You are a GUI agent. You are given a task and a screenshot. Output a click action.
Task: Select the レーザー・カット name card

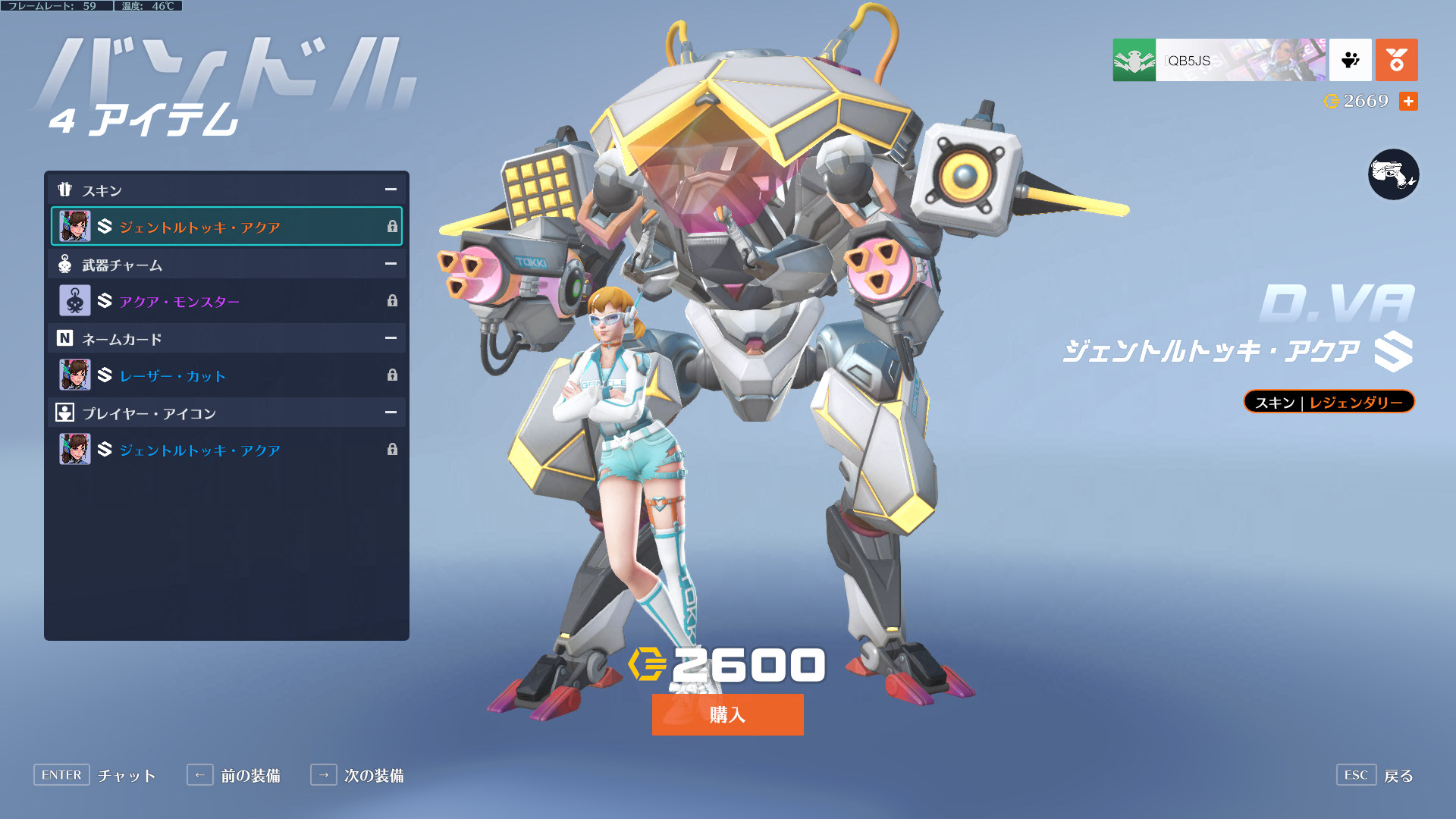click(x=226, y=375)
